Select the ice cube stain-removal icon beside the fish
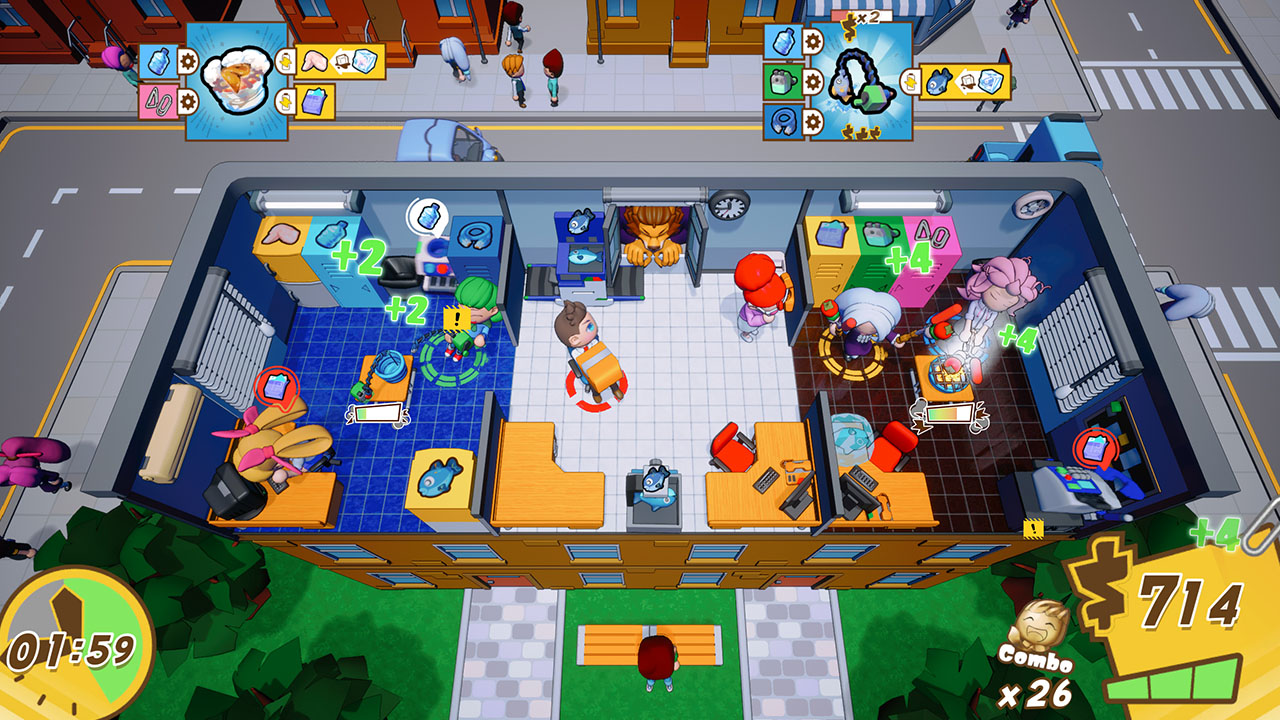The image size is (1280, 720). (990, 82)
